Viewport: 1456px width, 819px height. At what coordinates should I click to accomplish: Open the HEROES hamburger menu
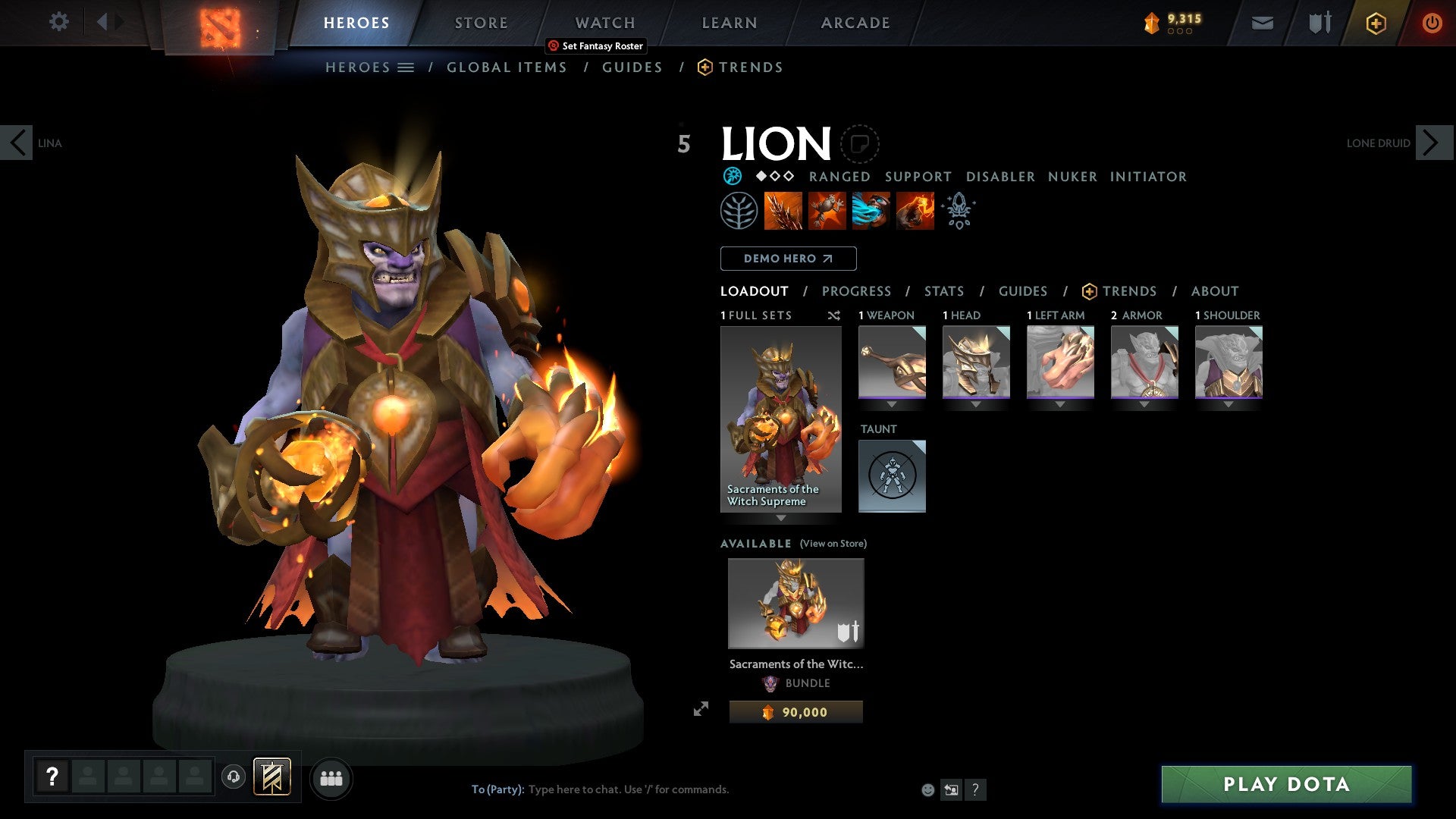[407, 67]
